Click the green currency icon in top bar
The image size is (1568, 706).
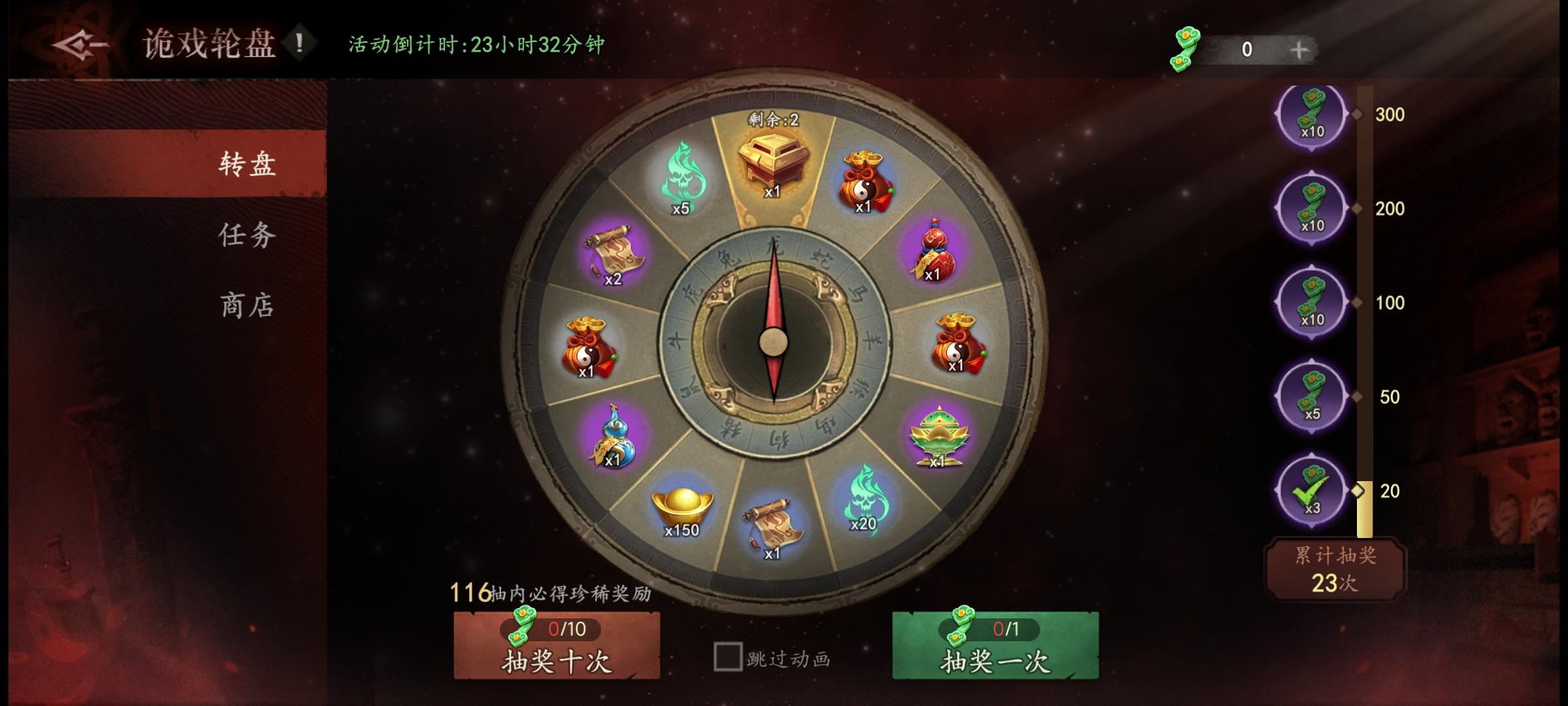click(1186, 47)
